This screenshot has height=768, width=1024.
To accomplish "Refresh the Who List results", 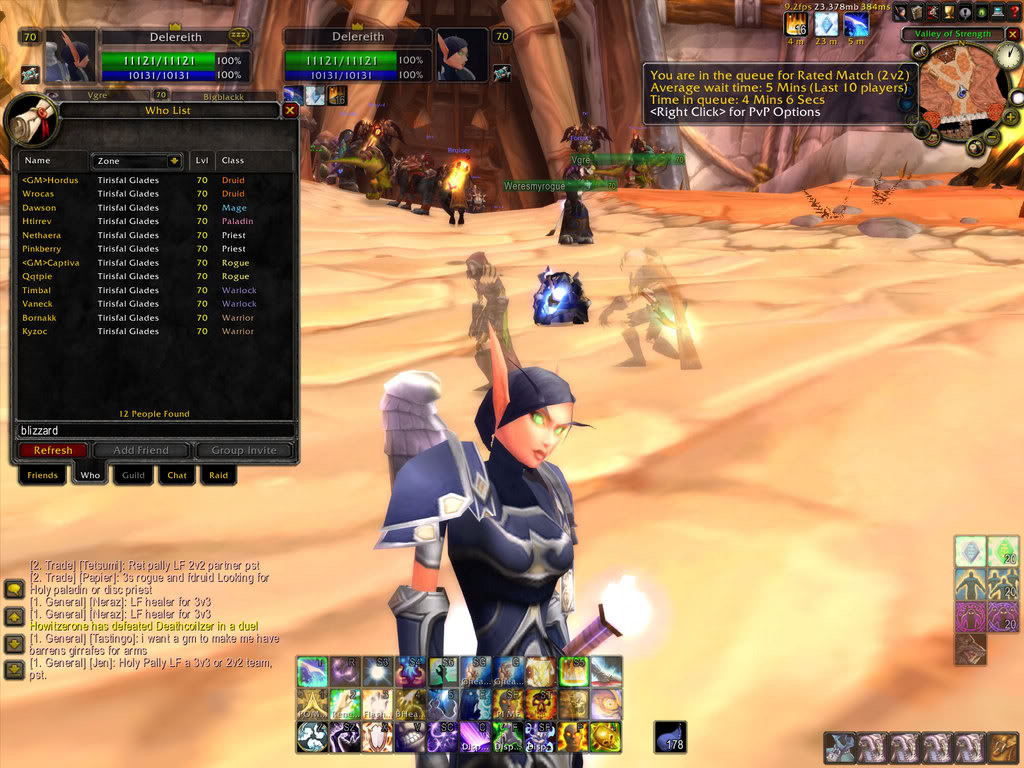I will tap(53, 450).
